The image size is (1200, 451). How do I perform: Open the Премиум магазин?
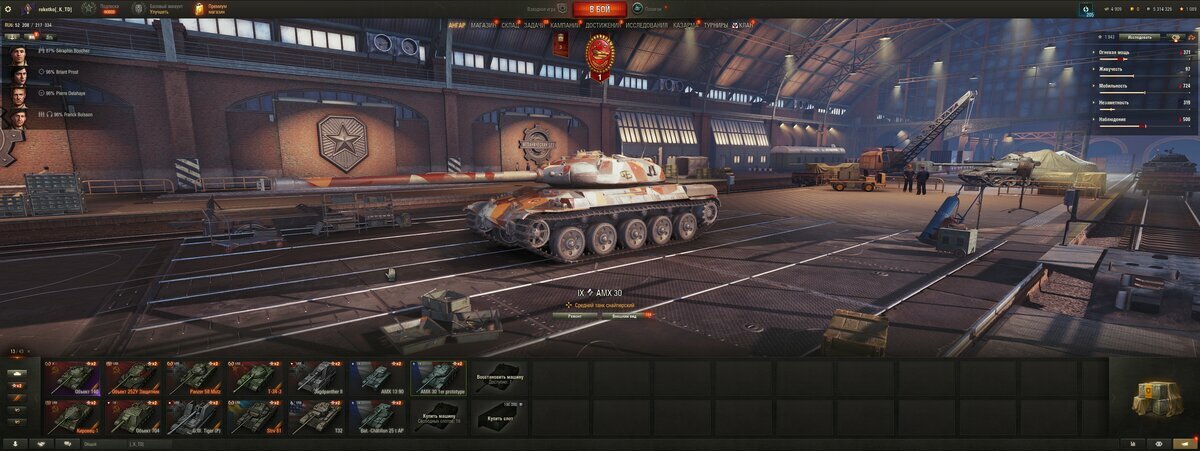coord(216,9)
